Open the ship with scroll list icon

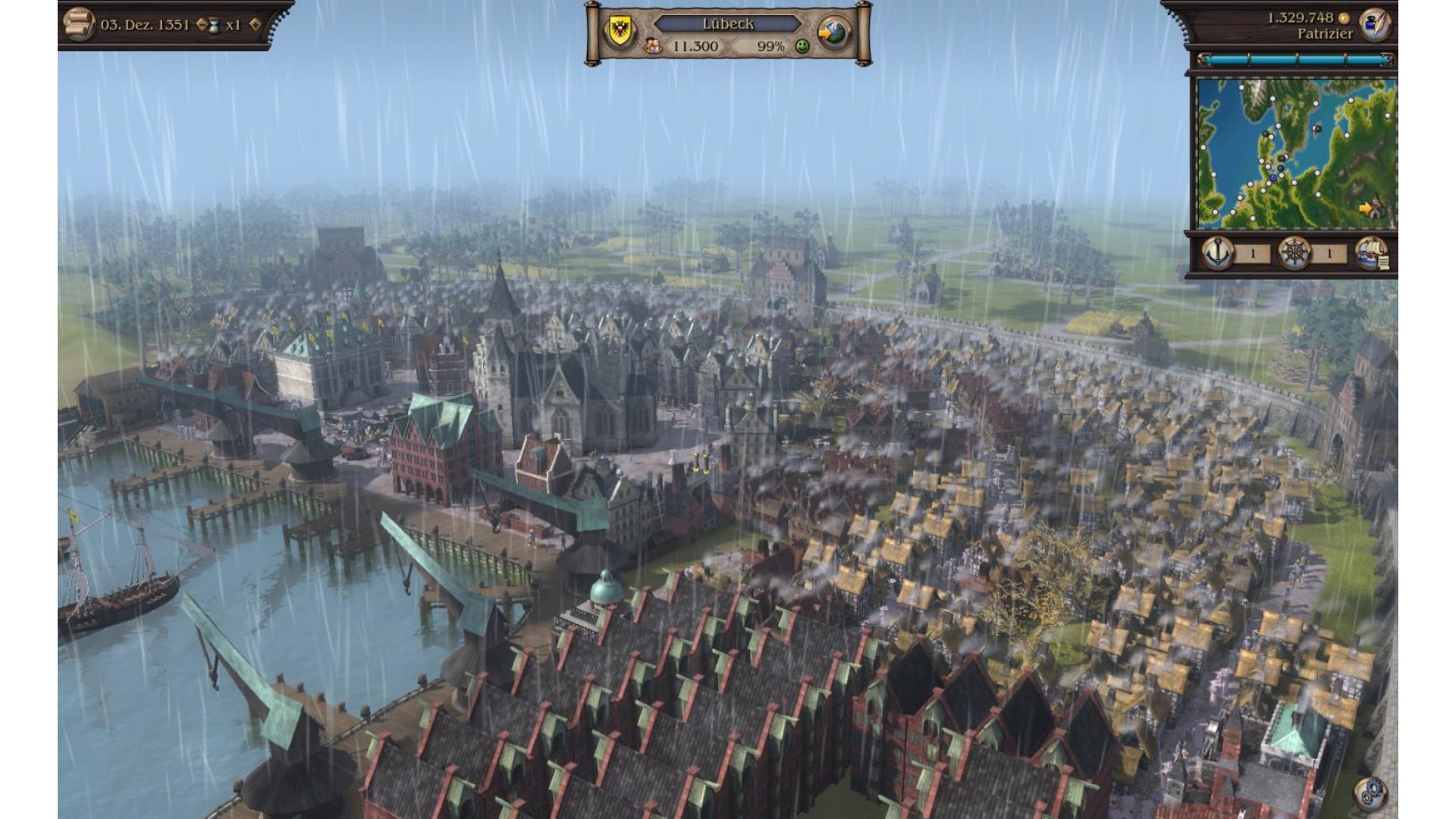point(1371,253)
